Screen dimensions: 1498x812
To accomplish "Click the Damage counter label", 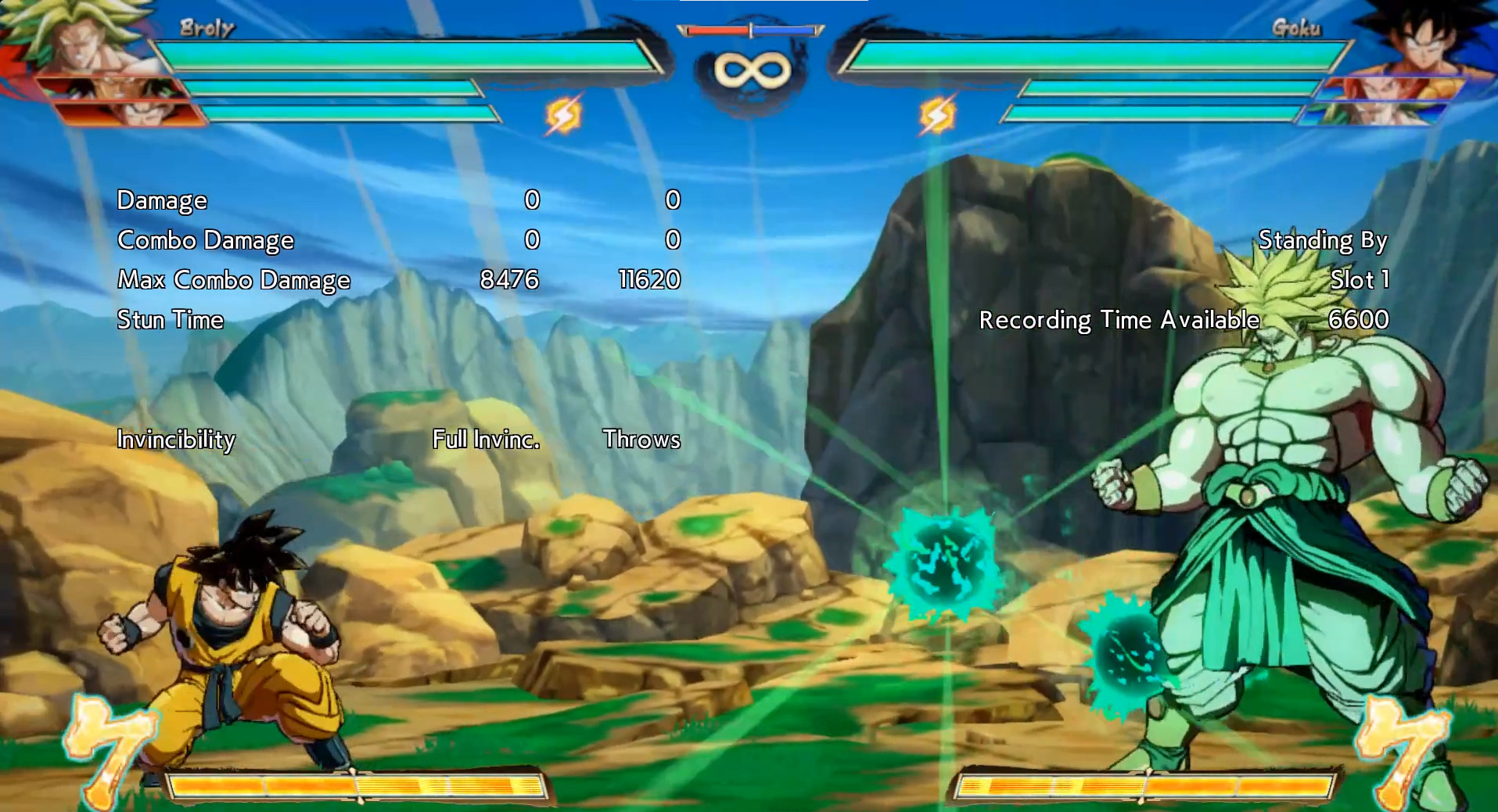I will click(161, 200).
